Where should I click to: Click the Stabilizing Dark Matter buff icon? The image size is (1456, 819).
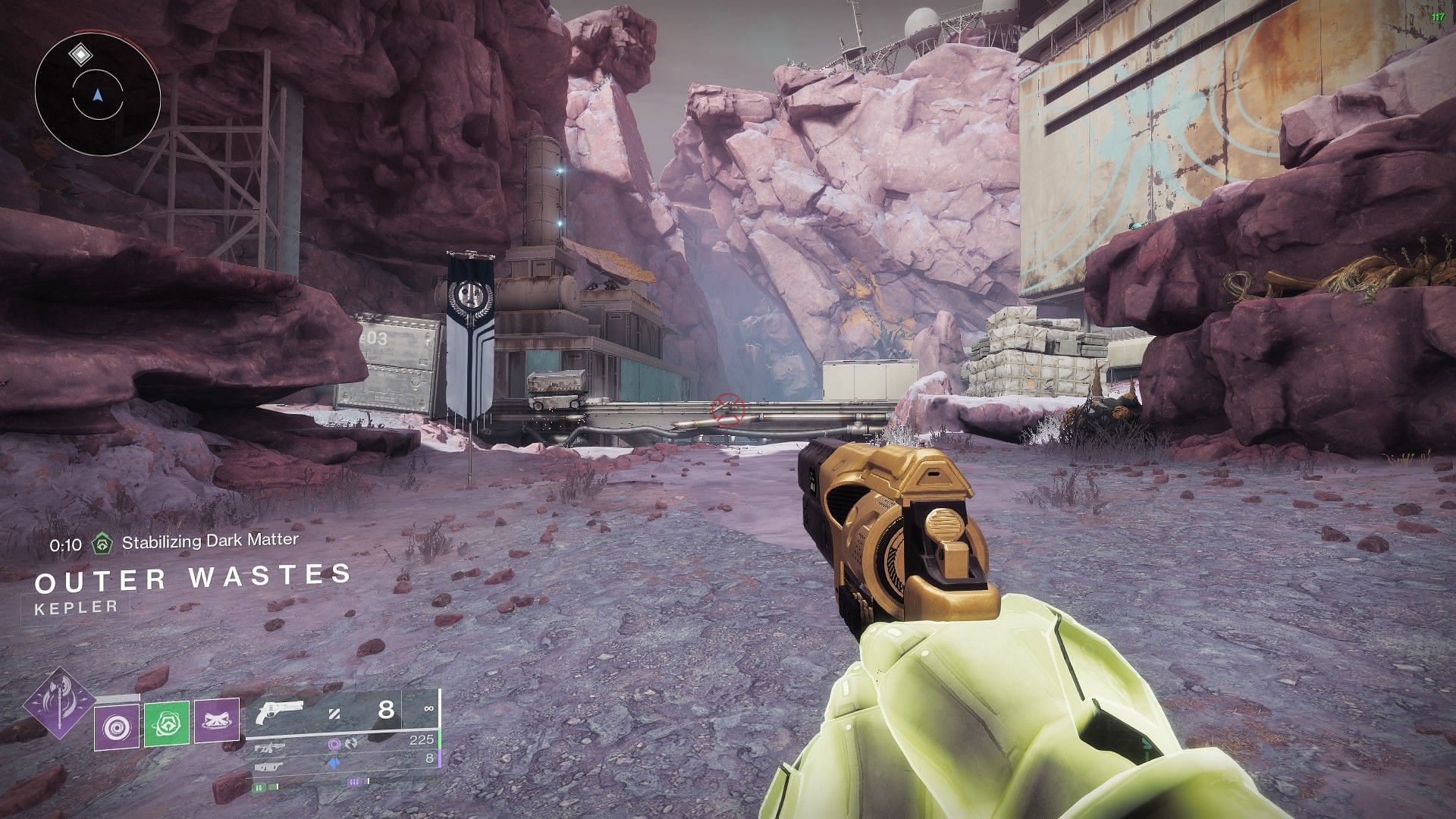point(102,543)
